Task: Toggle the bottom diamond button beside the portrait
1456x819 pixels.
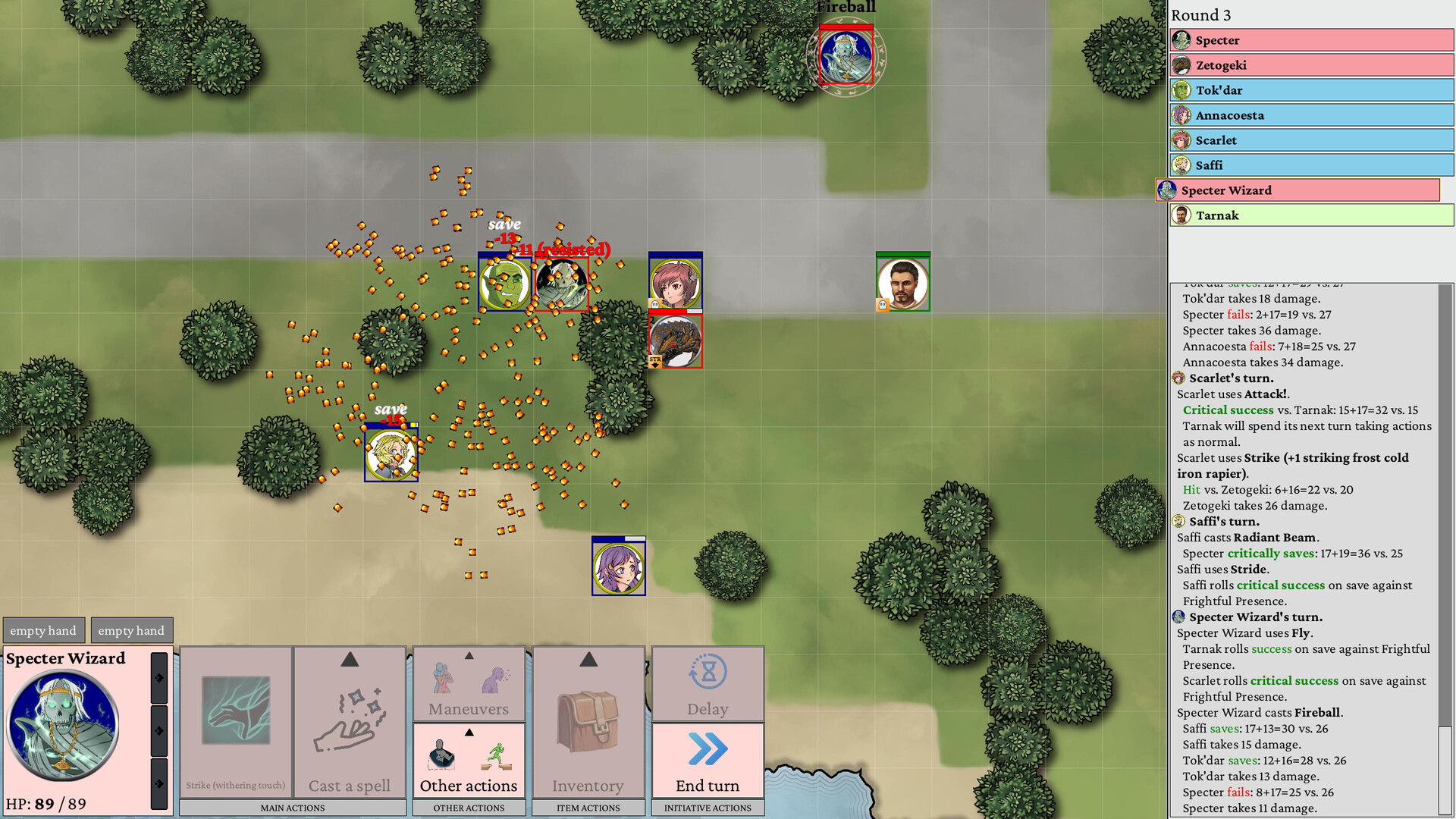Action: [x=158, y=783]
